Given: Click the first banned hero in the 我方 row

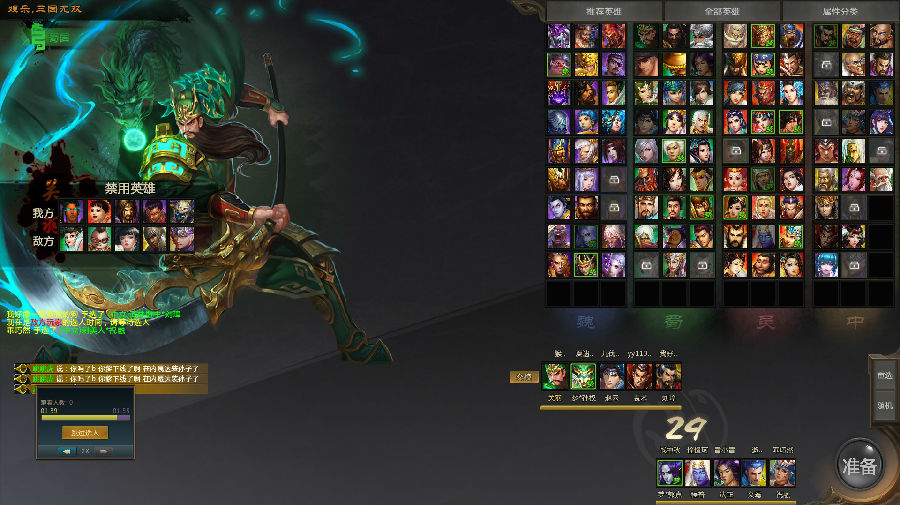Looking at the screenshot, I should point(71,212).
